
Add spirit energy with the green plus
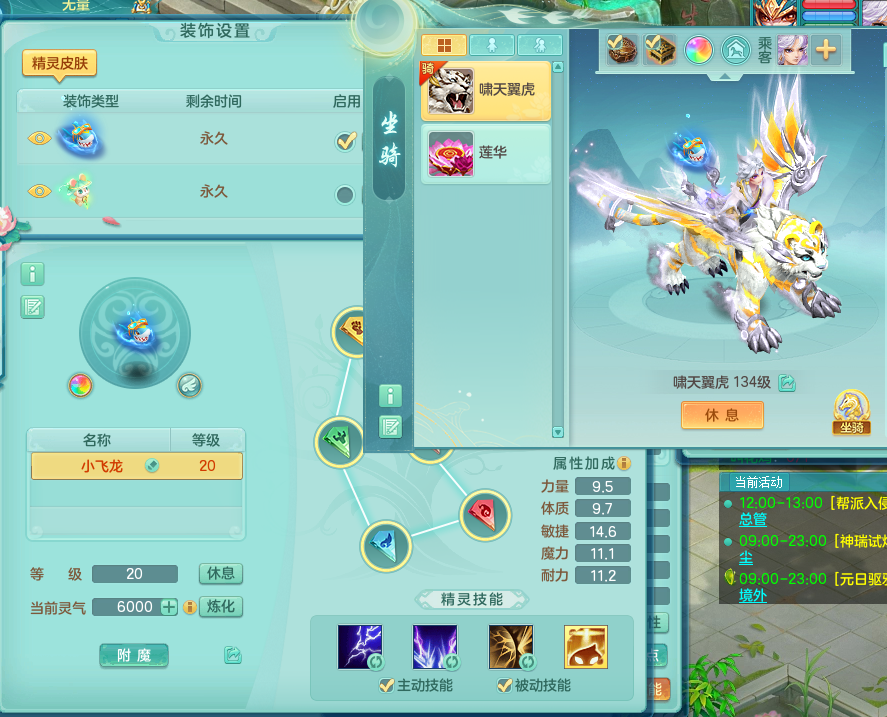pyautogui.click(x=169, y=607)
